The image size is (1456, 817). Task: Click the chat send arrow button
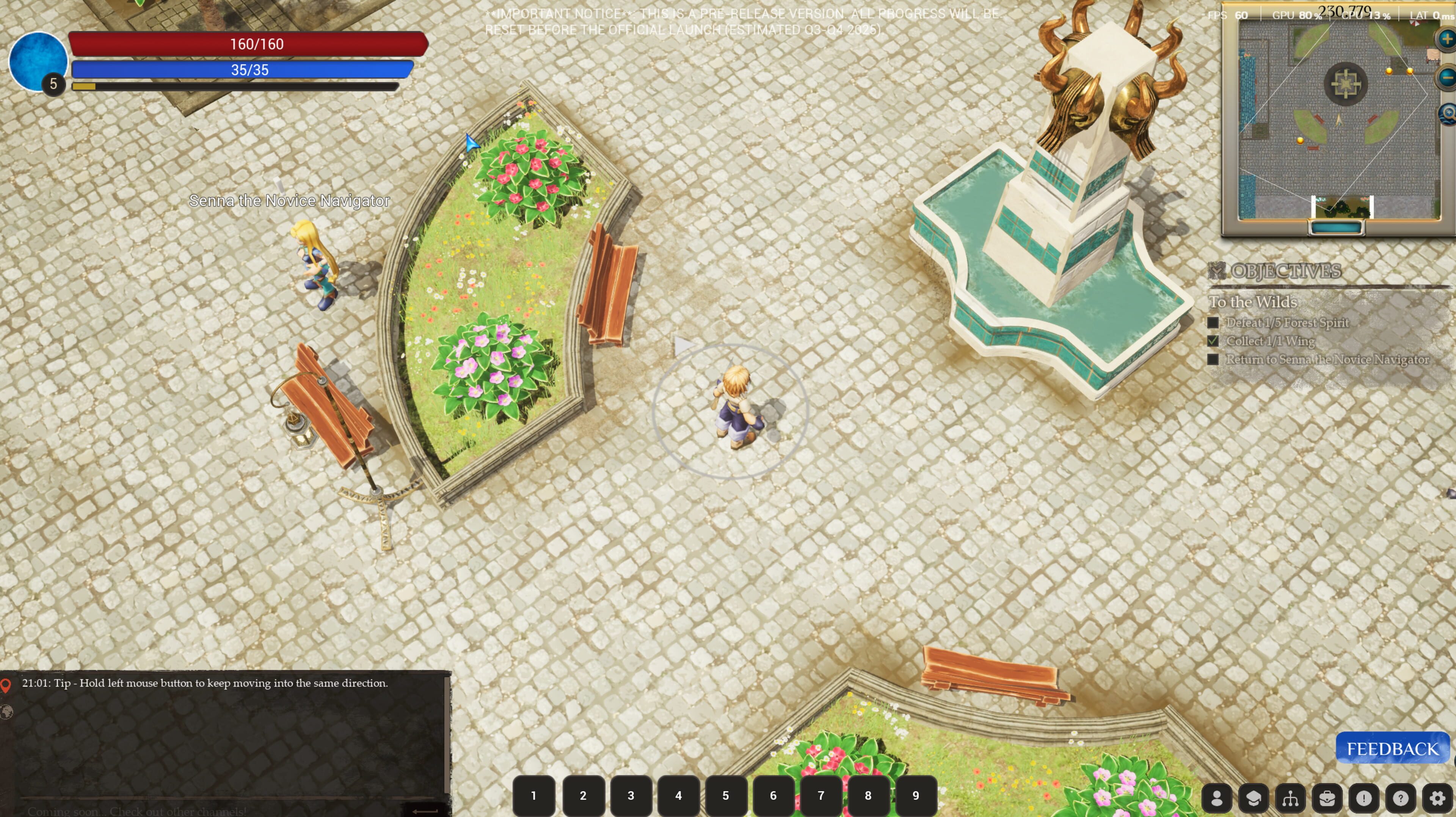425,811
